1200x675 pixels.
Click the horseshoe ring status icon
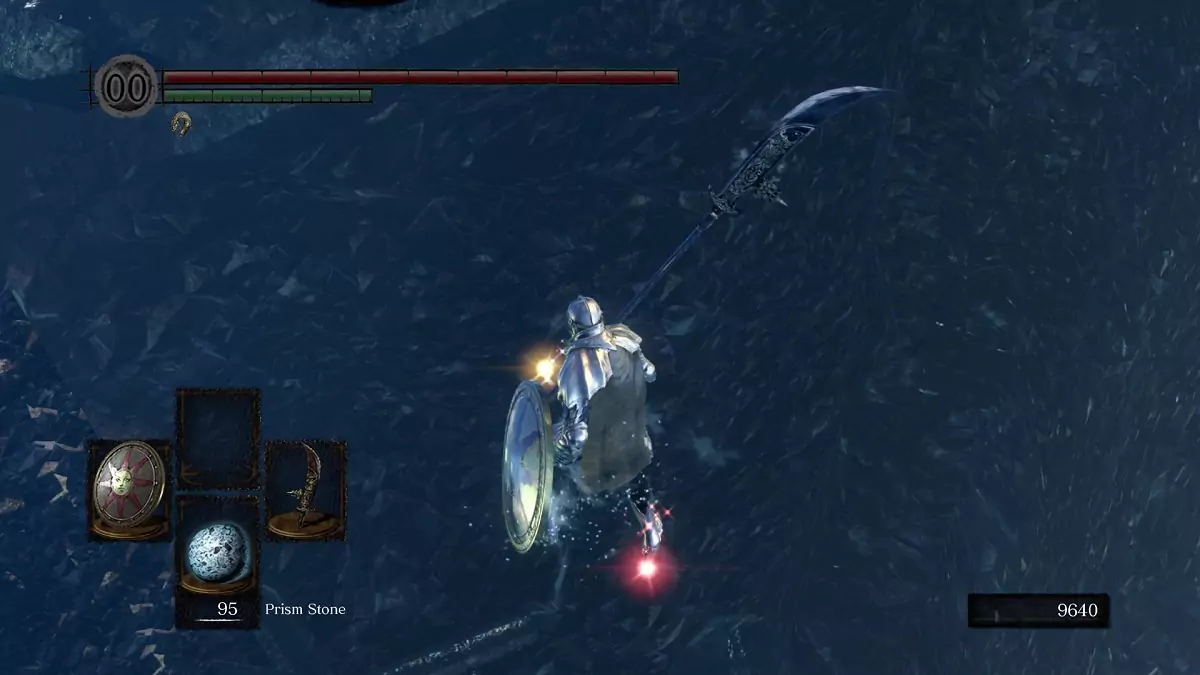(x=181, y=123)
